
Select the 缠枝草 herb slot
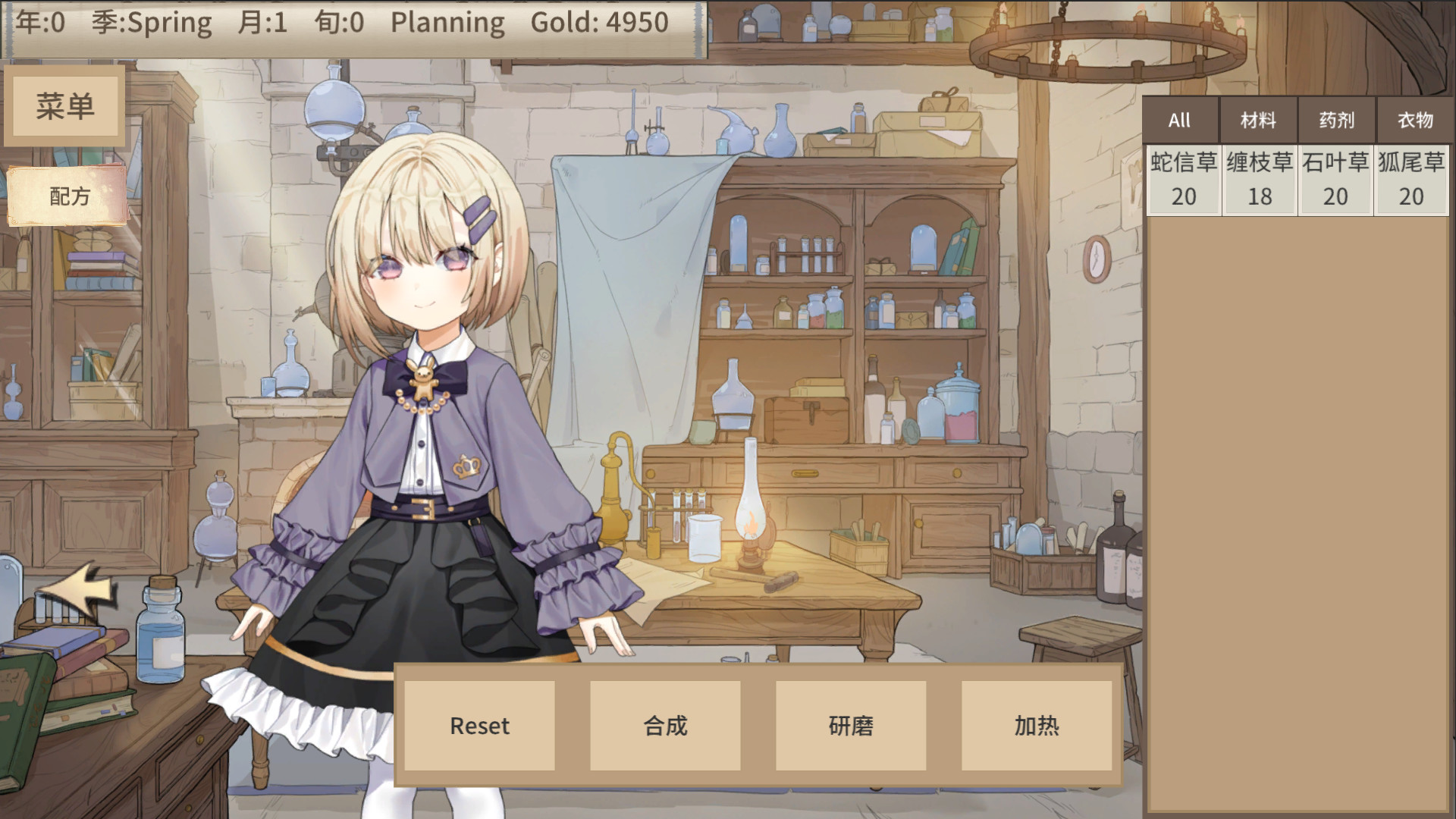pyautogui.click(x=1259, y=179)
